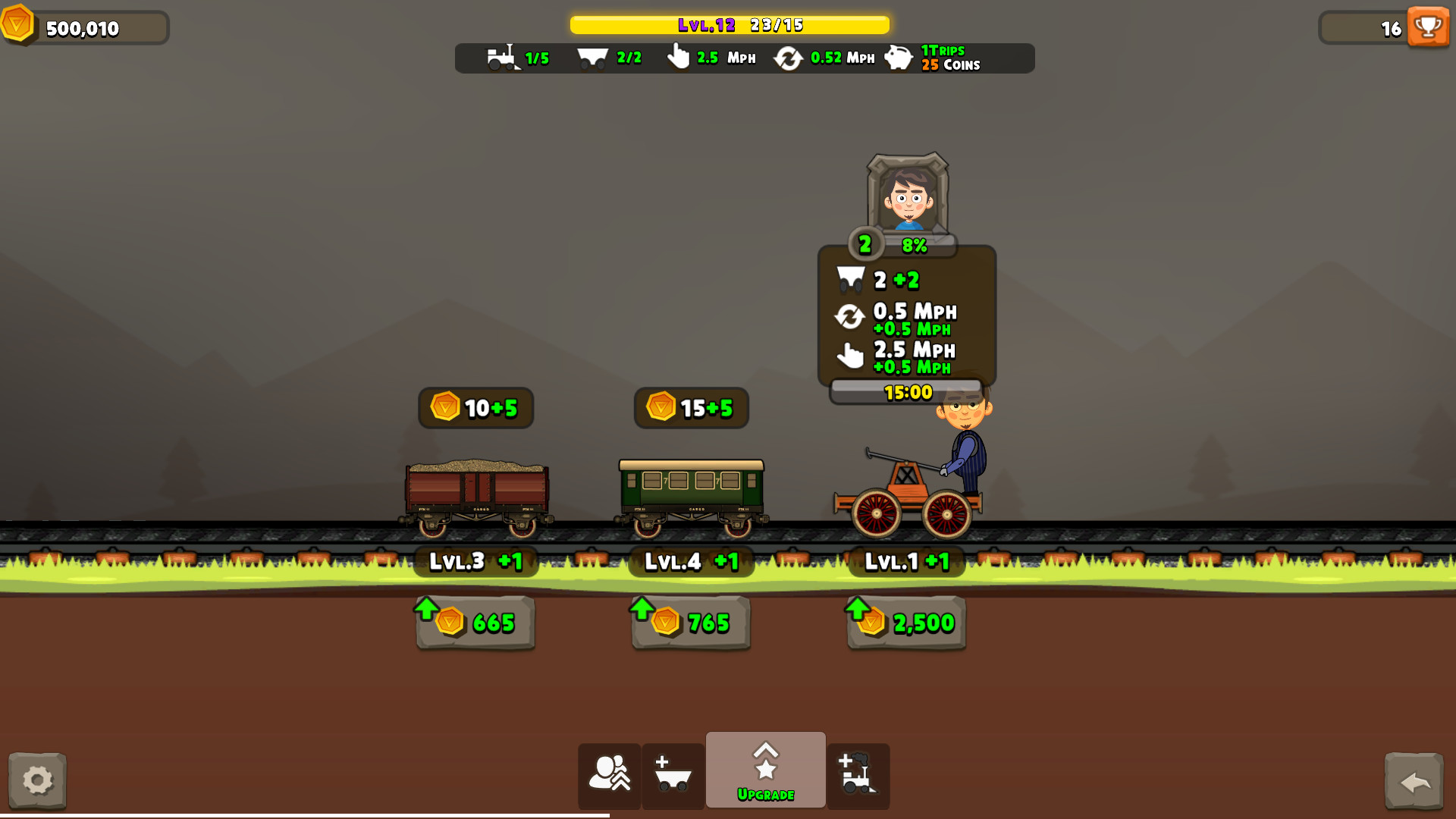Click the 15:00 timer on the stats panel

click(907, 392)
